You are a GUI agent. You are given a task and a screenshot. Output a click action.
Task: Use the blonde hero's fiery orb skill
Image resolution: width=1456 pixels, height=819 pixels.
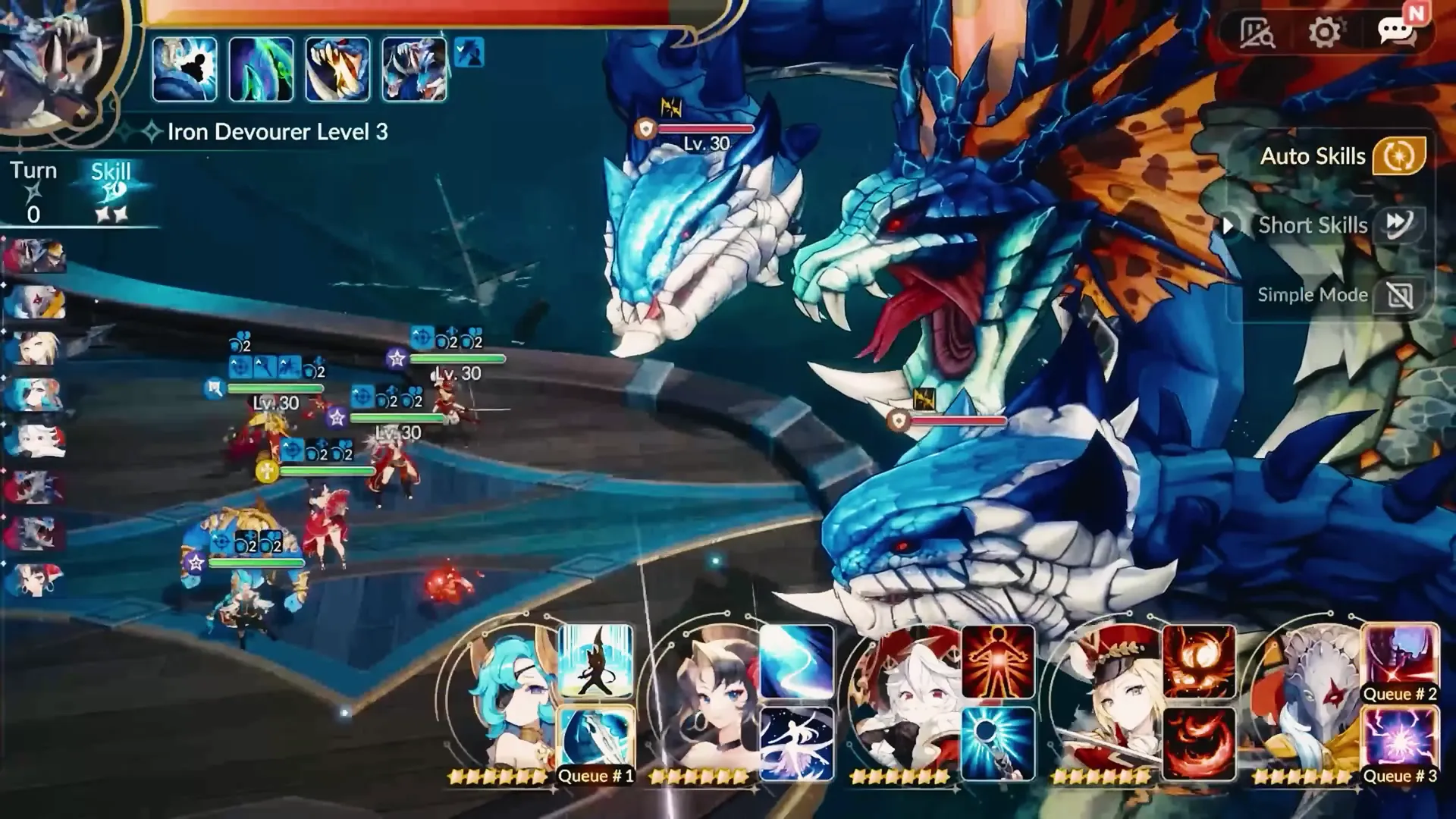(x=1199, y=661)
